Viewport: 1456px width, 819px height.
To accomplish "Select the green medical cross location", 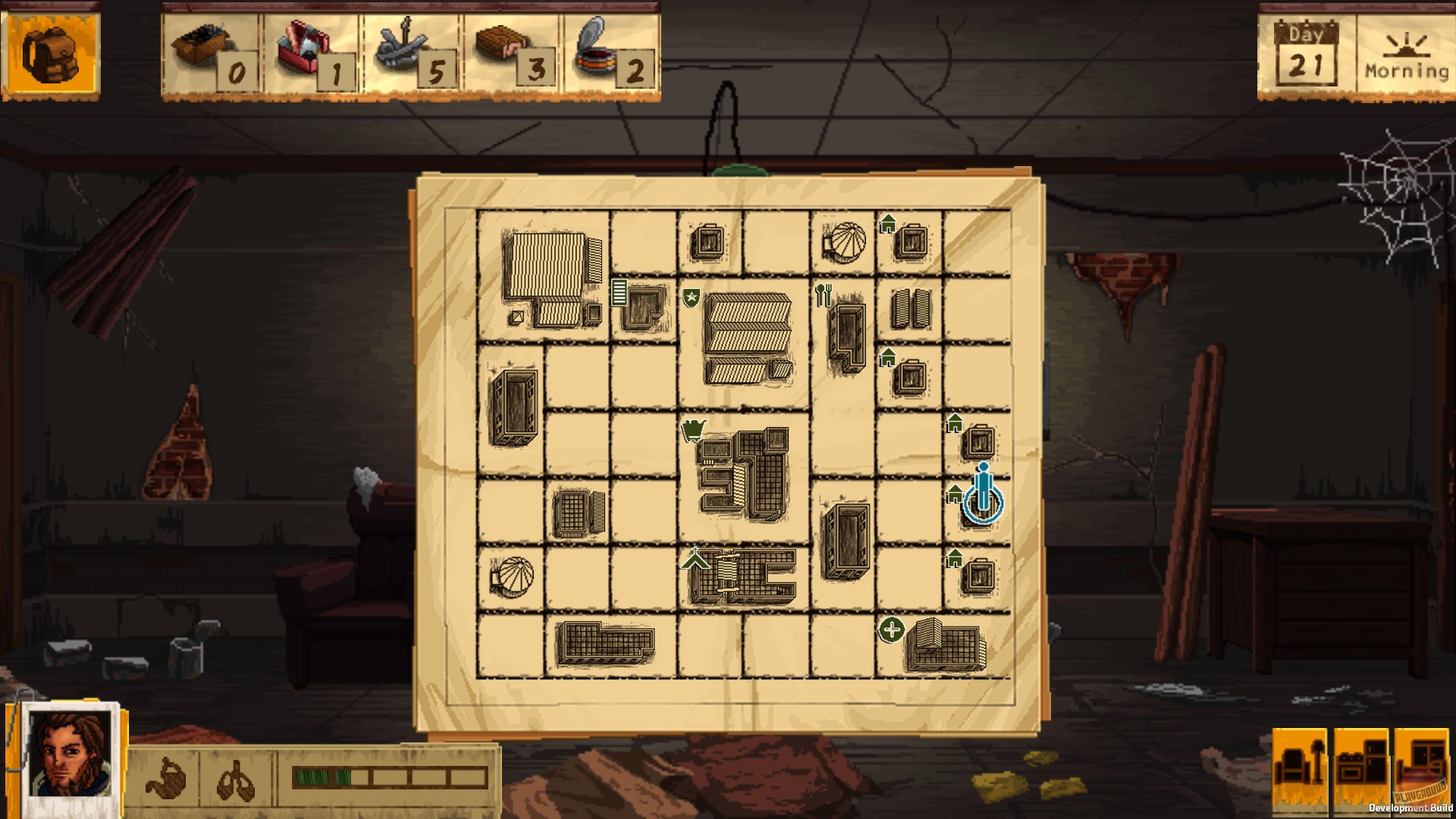I will point(892,628).
